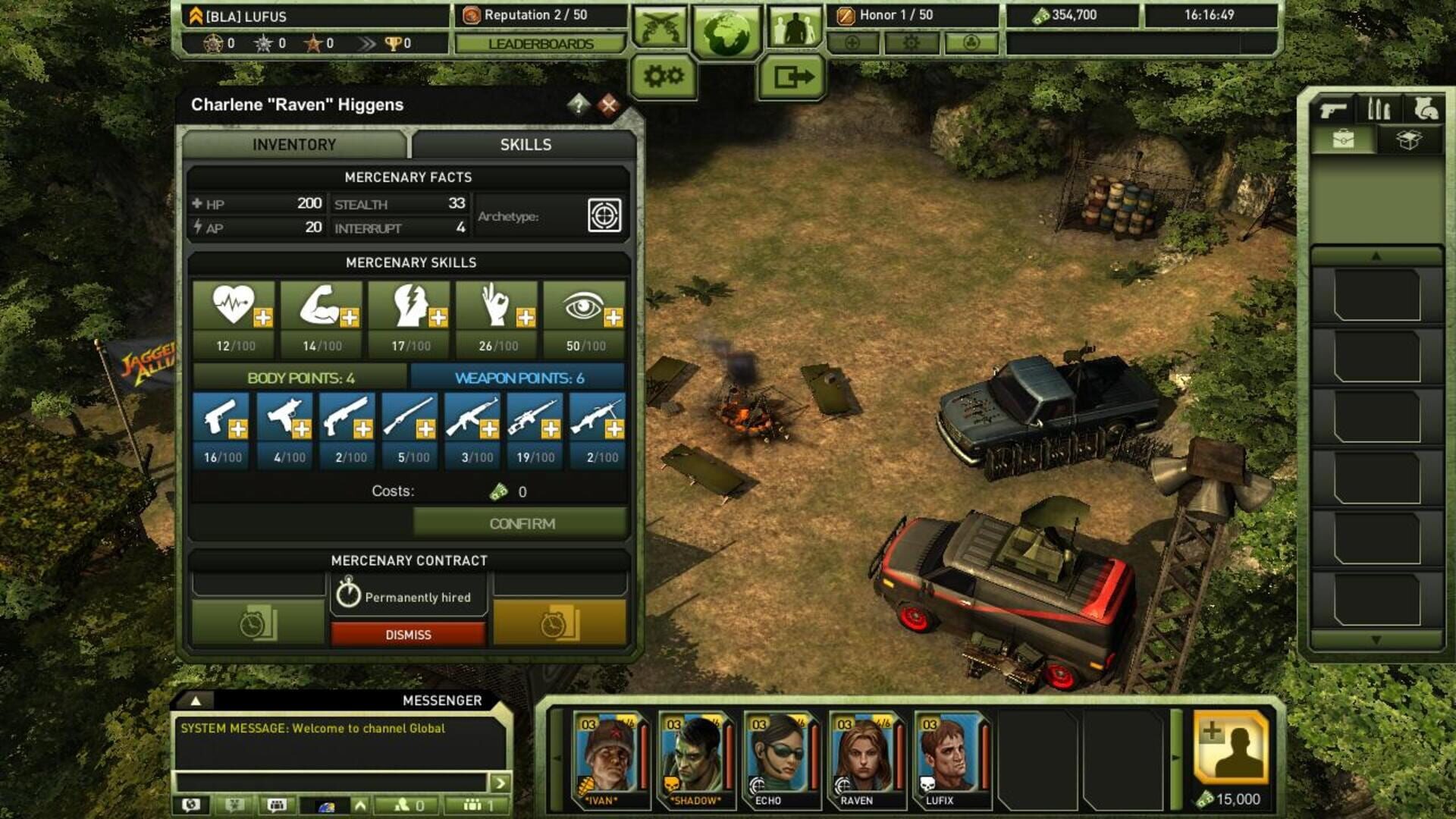Select the loot box icon in right panel
Image resolution: width=1456 pixels, height=819 pixels.
[1408, 140]
